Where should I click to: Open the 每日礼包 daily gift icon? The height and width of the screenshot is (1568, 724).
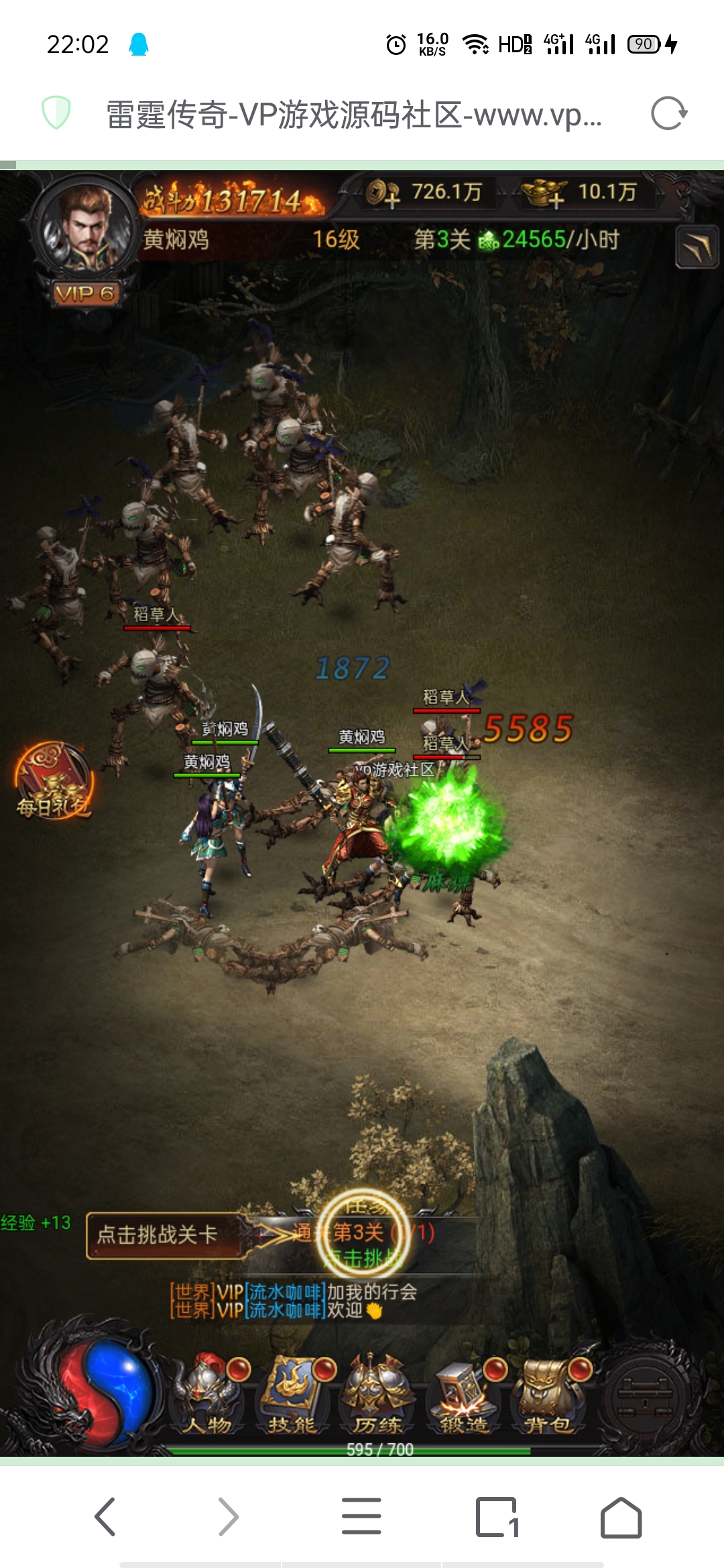(x=54, y=781)
